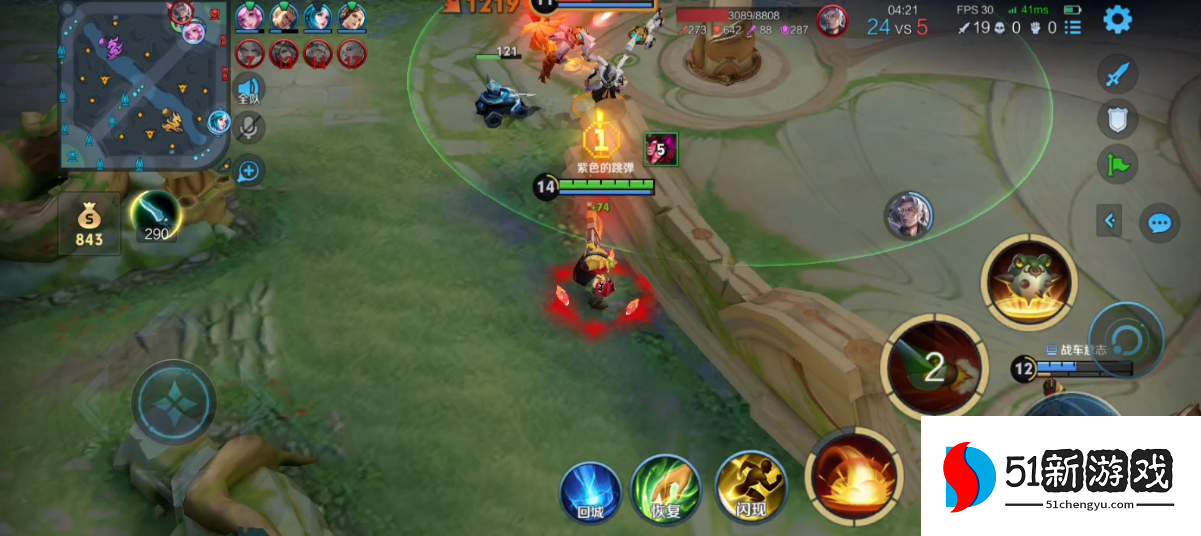Tap the second skill on cooldown
The height and width of the screenshot is (536, 1201).
click(x=932, y=367)
